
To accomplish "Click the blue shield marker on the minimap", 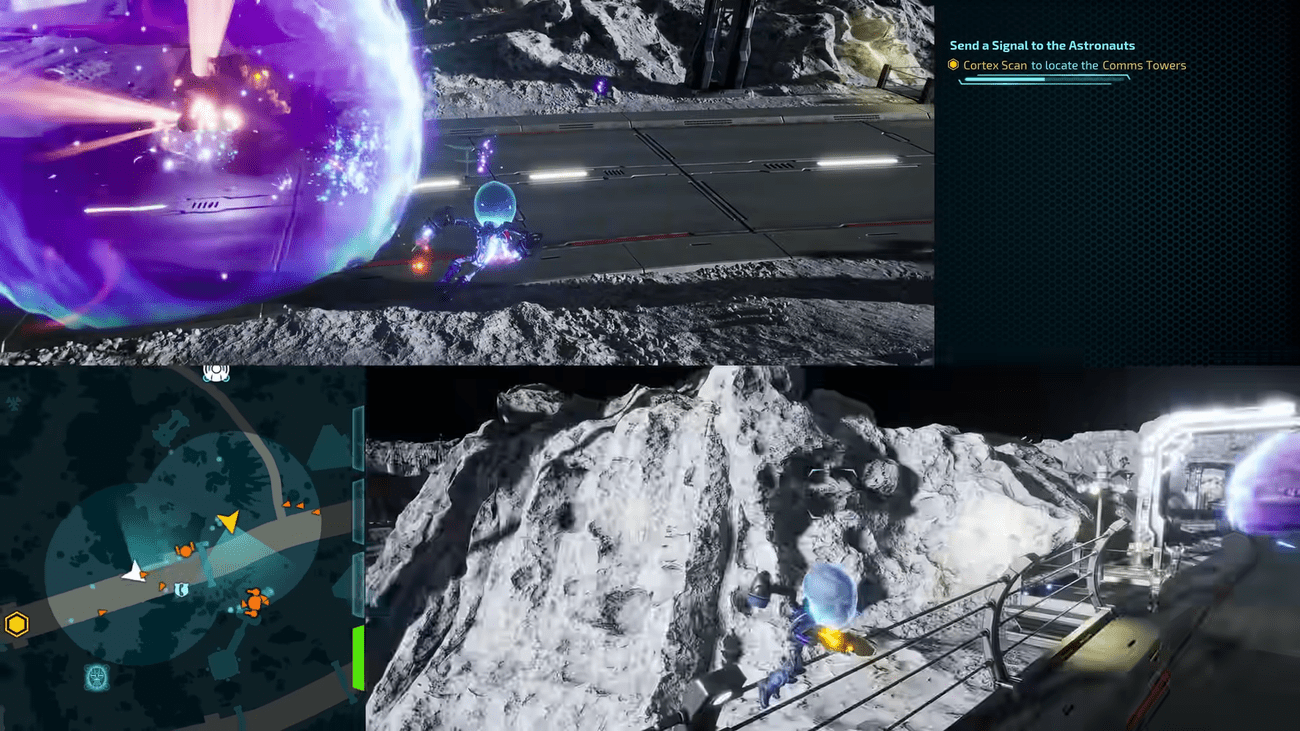I will coord(181,588).
